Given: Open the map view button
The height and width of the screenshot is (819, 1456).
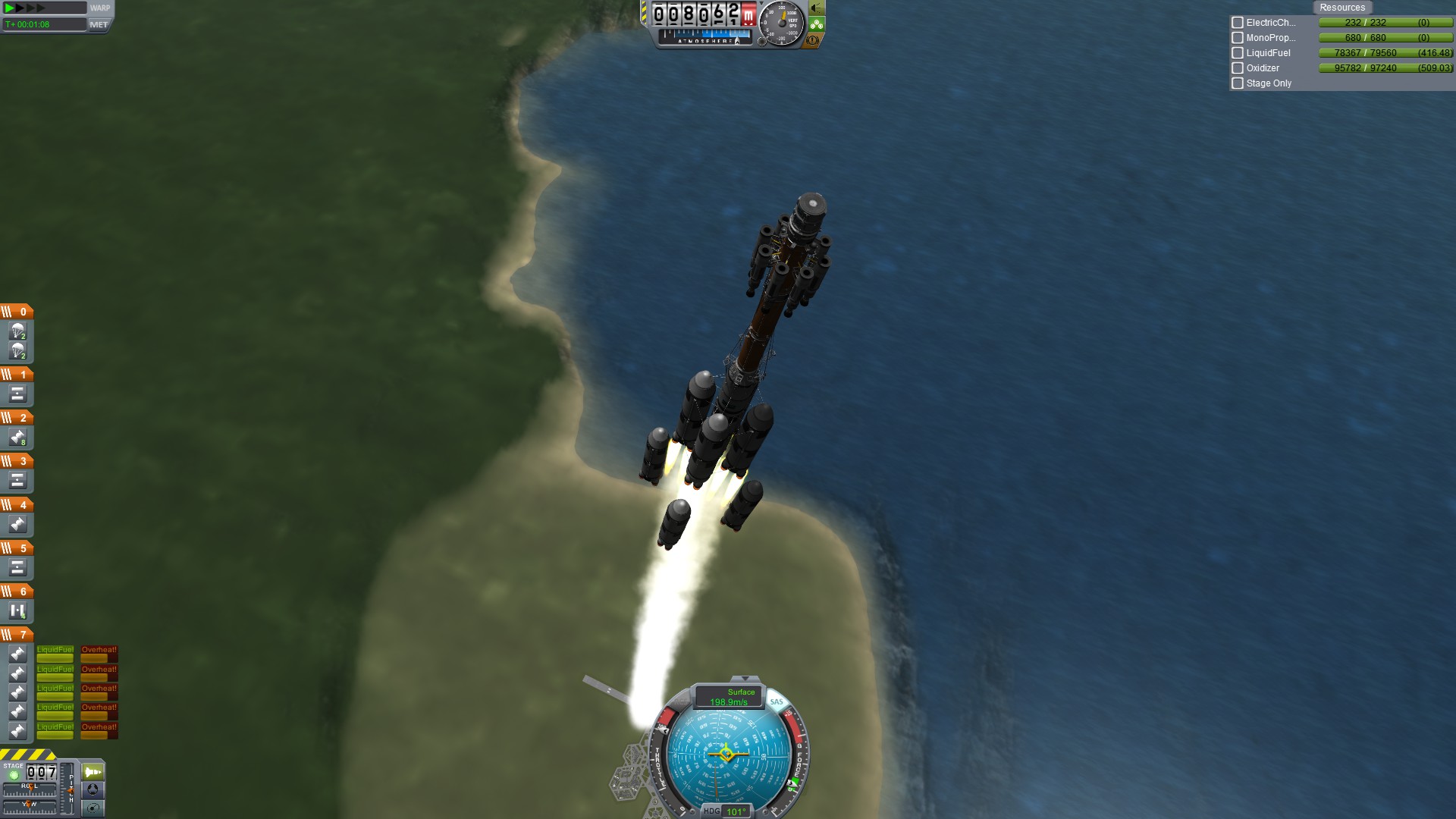Looking at the screenshot, I should (93, 808).
